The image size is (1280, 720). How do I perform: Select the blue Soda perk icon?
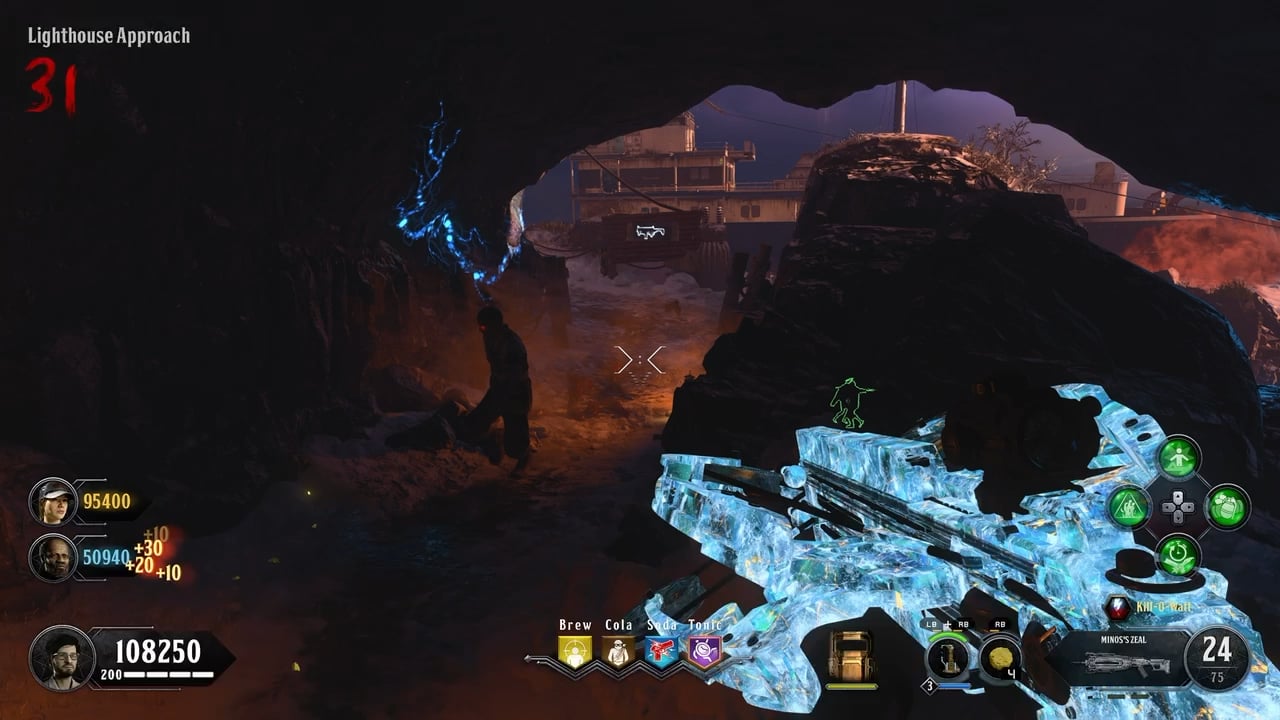pyautogui.click(x=661, y=652)
